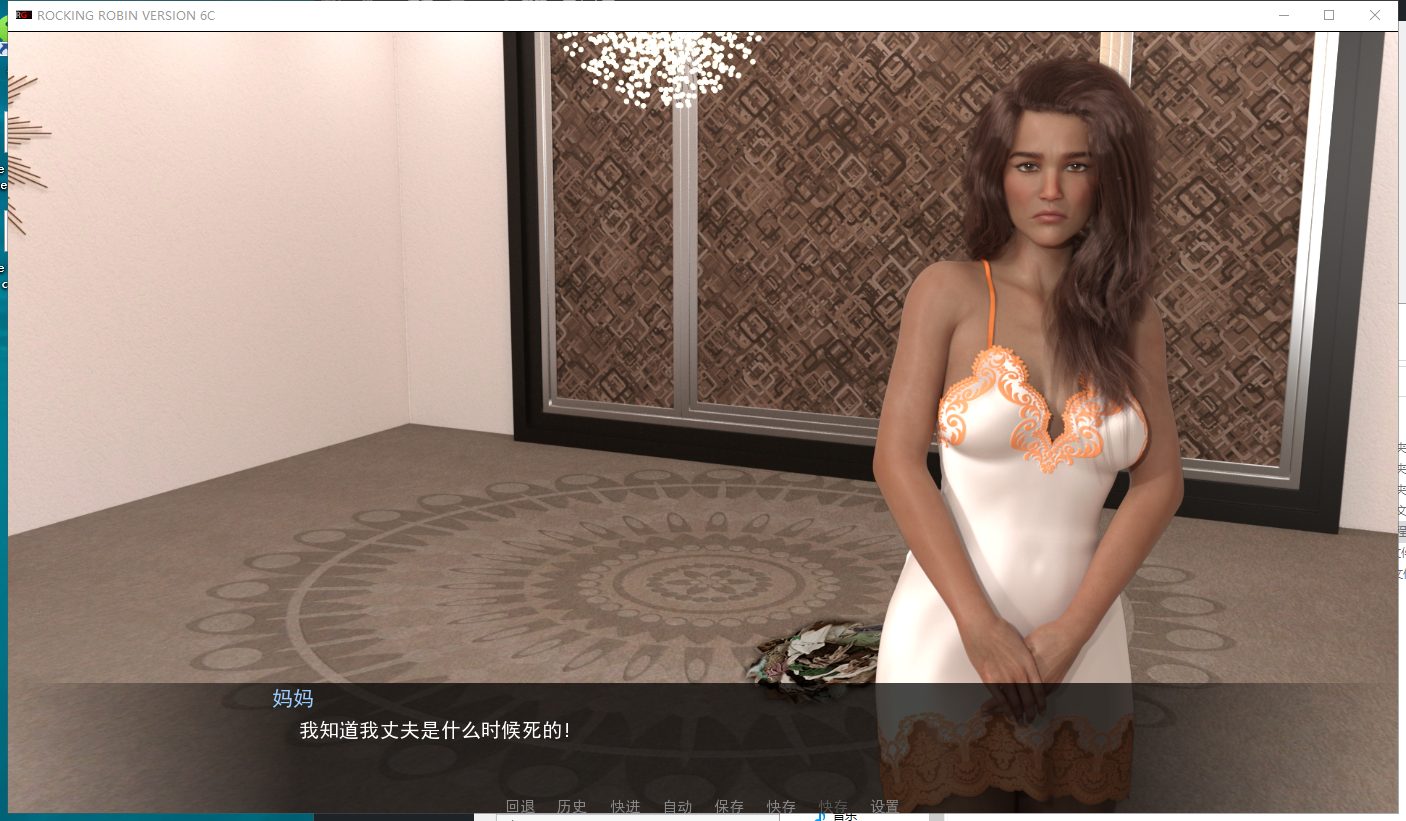The width and height of the screenshot is (1406, 821).
Task: Make a quick save with the first 快存
Action: click(781, 806)
